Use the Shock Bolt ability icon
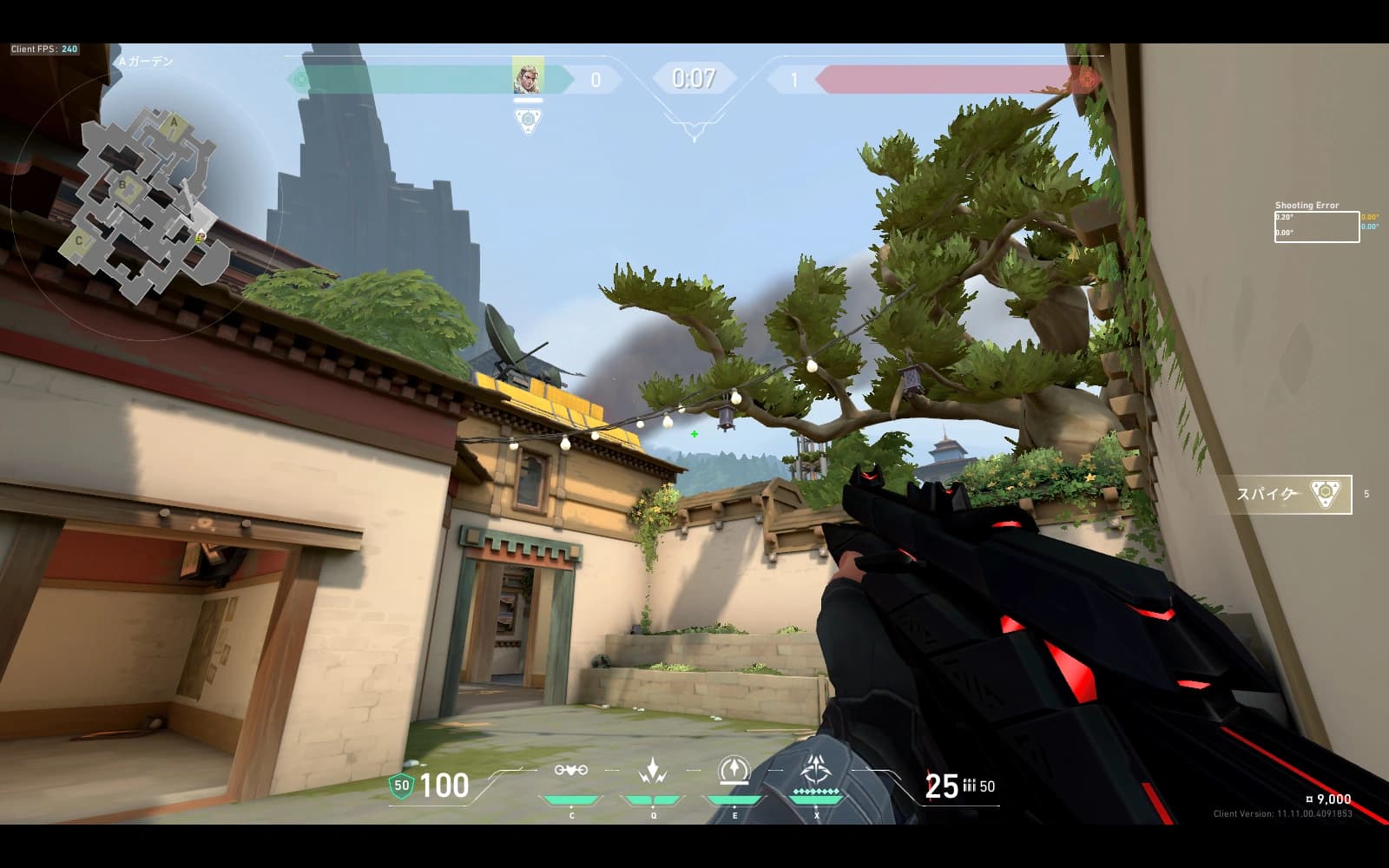Image resolution: width=1389 pixels, height=868 pixels. click(x=653, y=771)
